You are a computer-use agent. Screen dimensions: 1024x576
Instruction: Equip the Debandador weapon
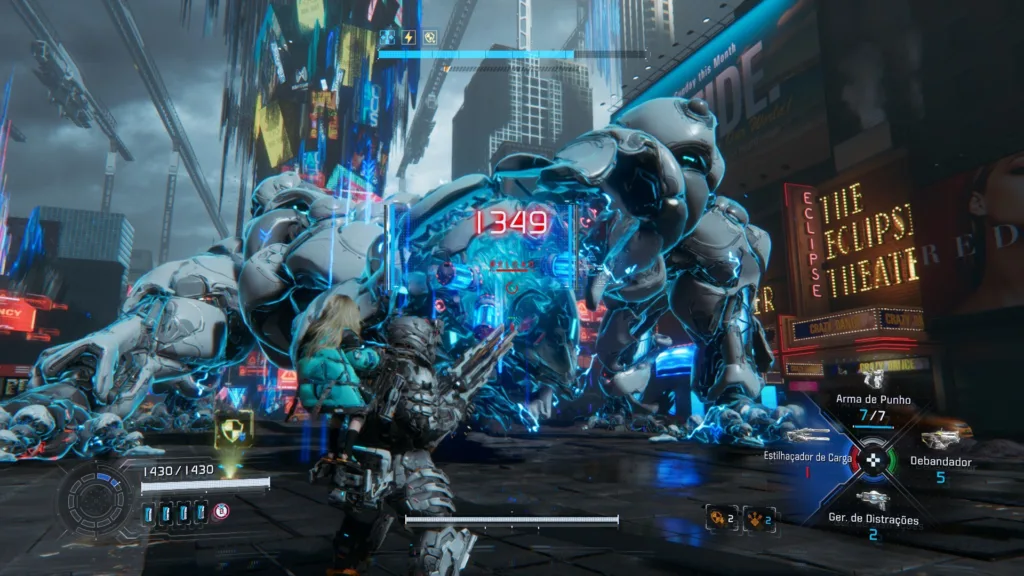click(940, 439)
